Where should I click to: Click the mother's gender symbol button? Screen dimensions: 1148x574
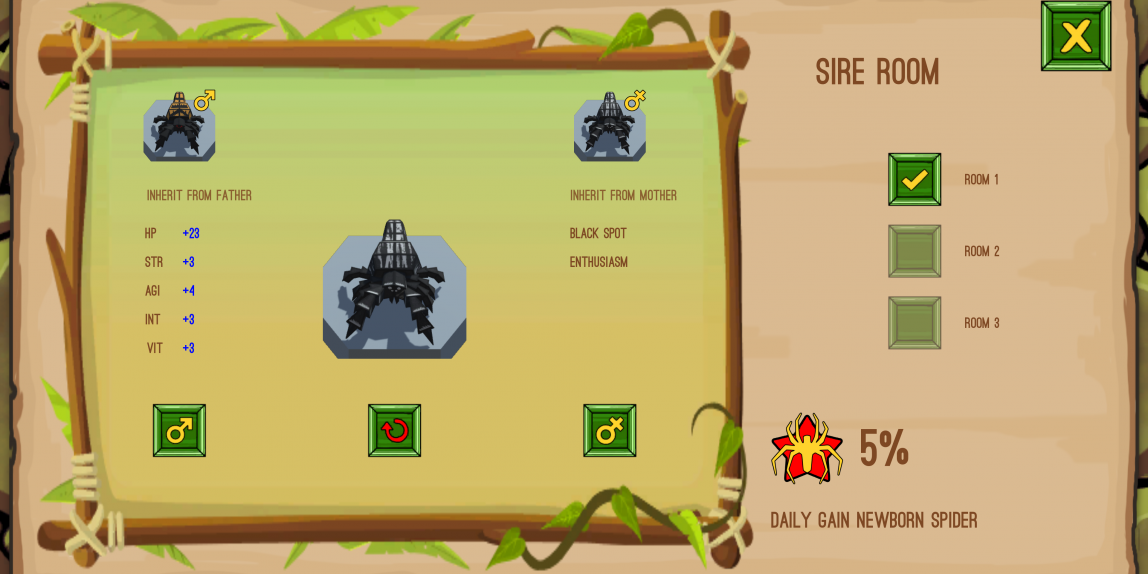(x=609, y=431)
